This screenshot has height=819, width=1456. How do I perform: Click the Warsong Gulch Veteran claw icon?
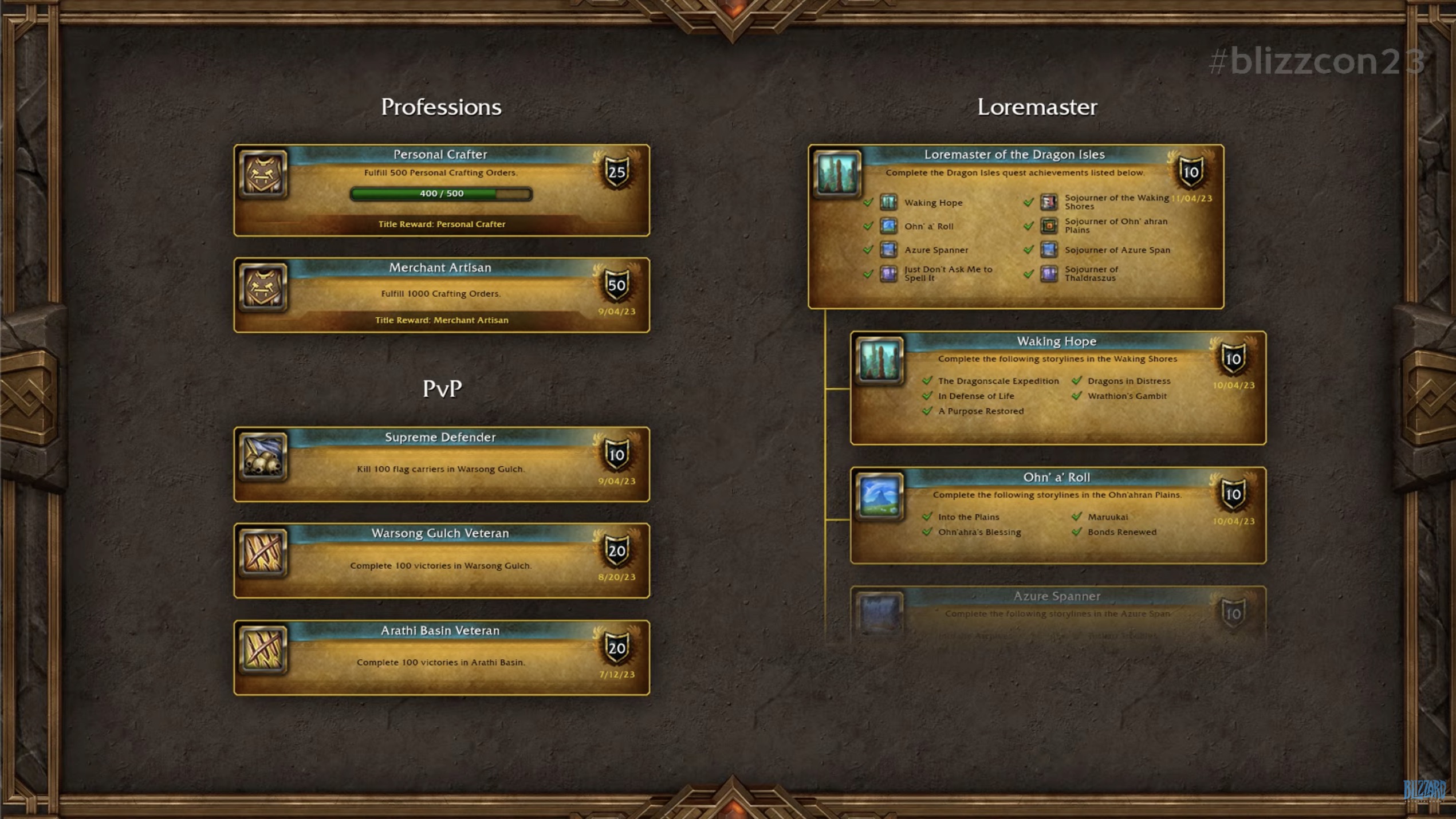(263, 553)
